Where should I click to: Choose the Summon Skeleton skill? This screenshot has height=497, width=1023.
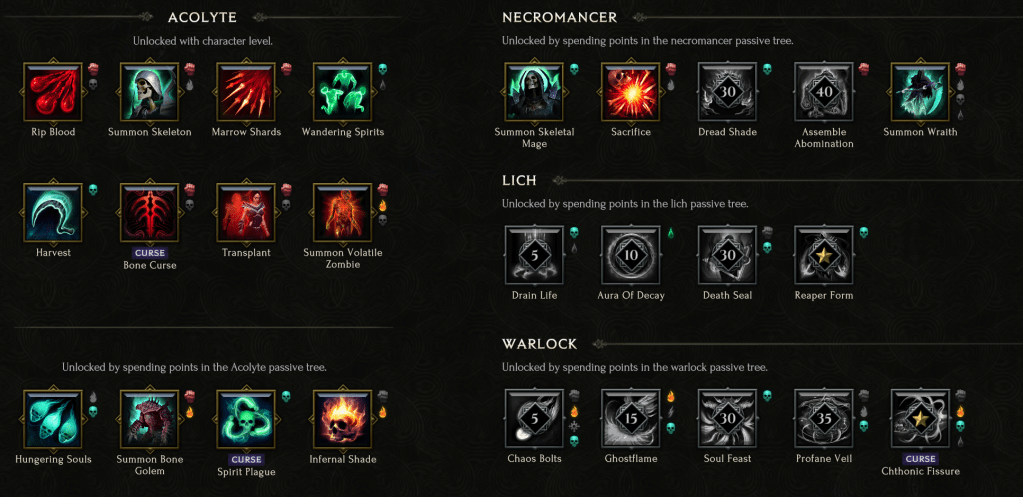pos(149,92)
